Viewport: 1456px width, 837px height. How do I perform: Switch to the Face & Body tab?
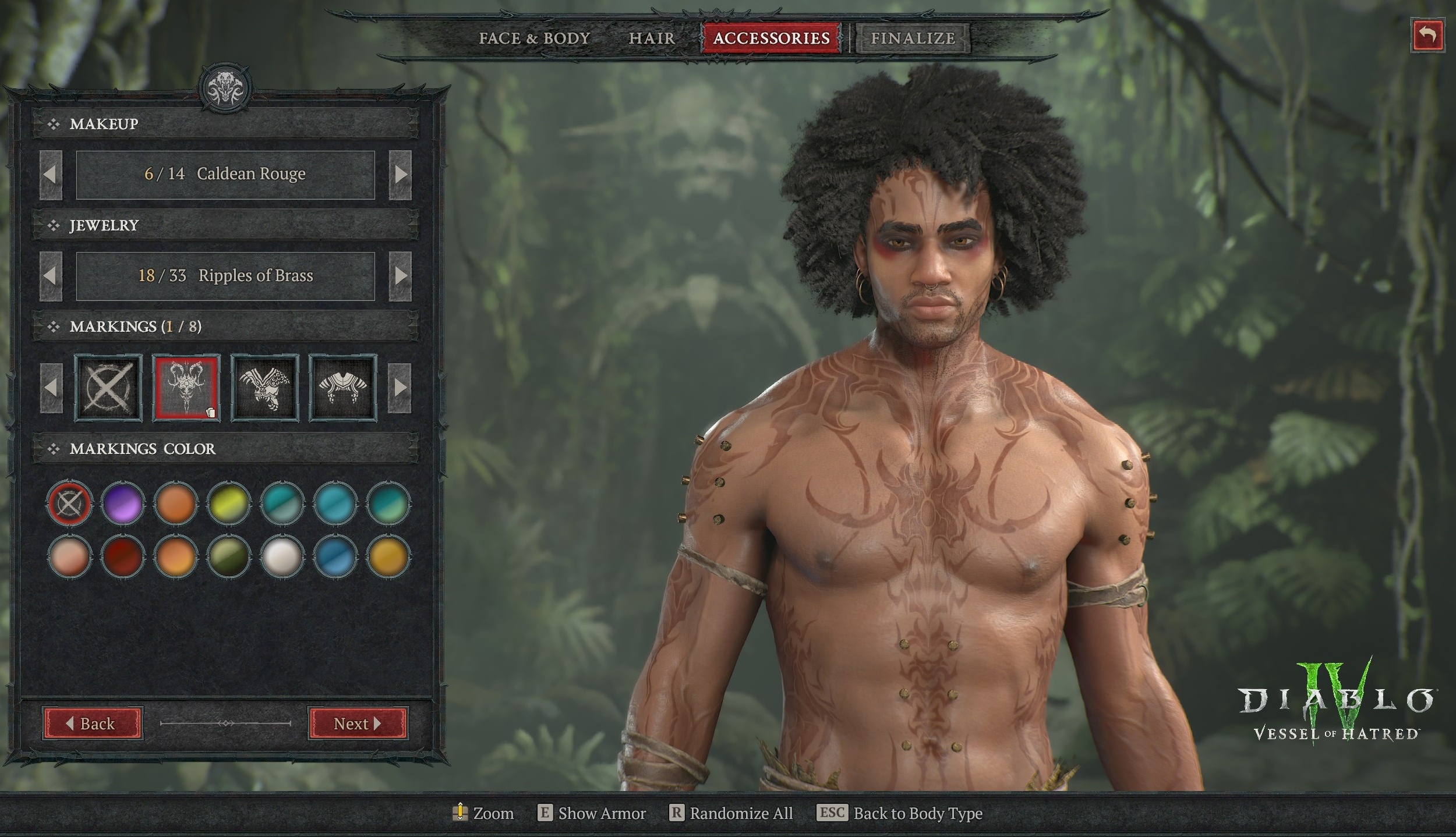(534, 38)
